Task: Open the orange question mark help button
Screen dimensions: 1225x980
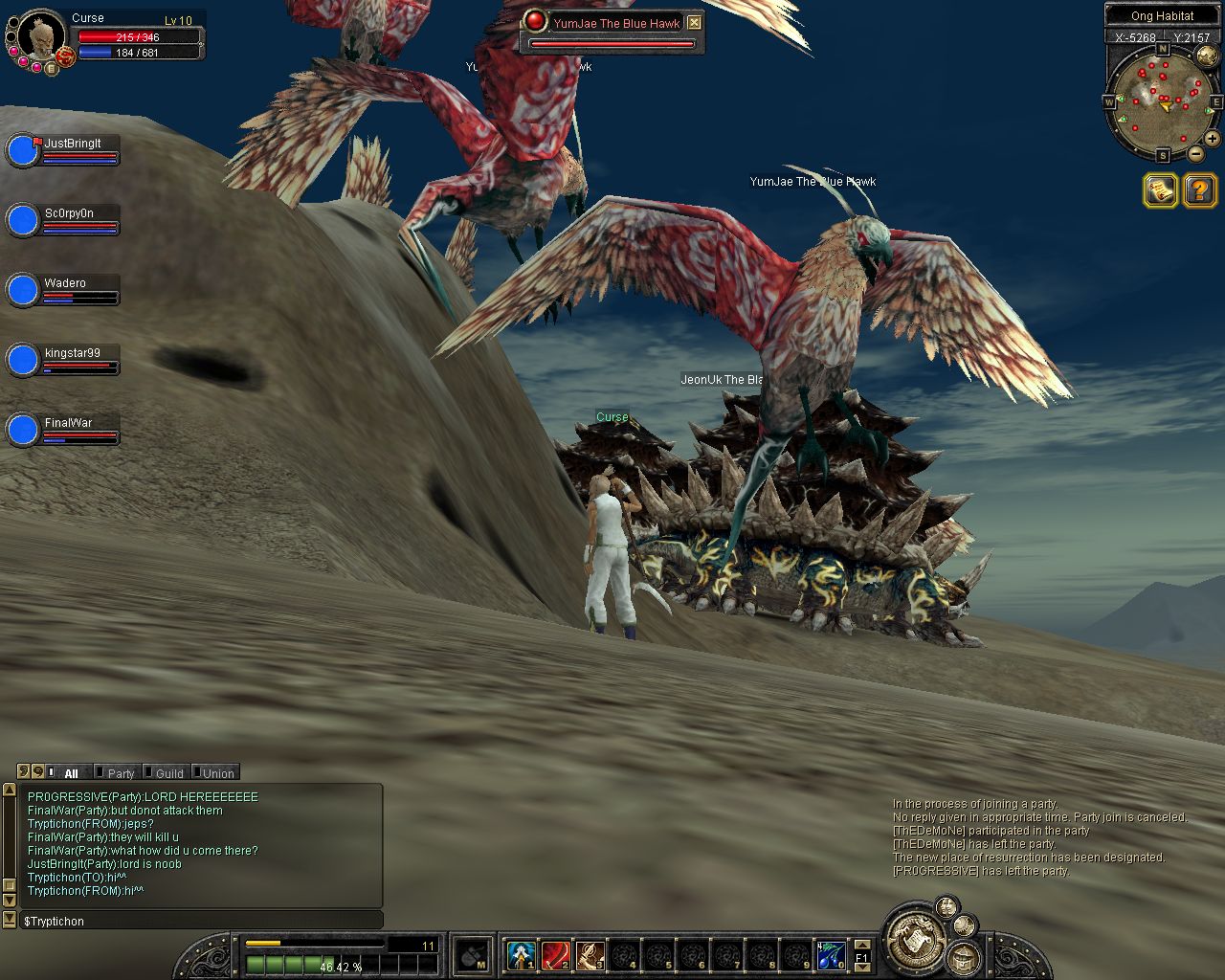Action: (x=1199, y=190)
